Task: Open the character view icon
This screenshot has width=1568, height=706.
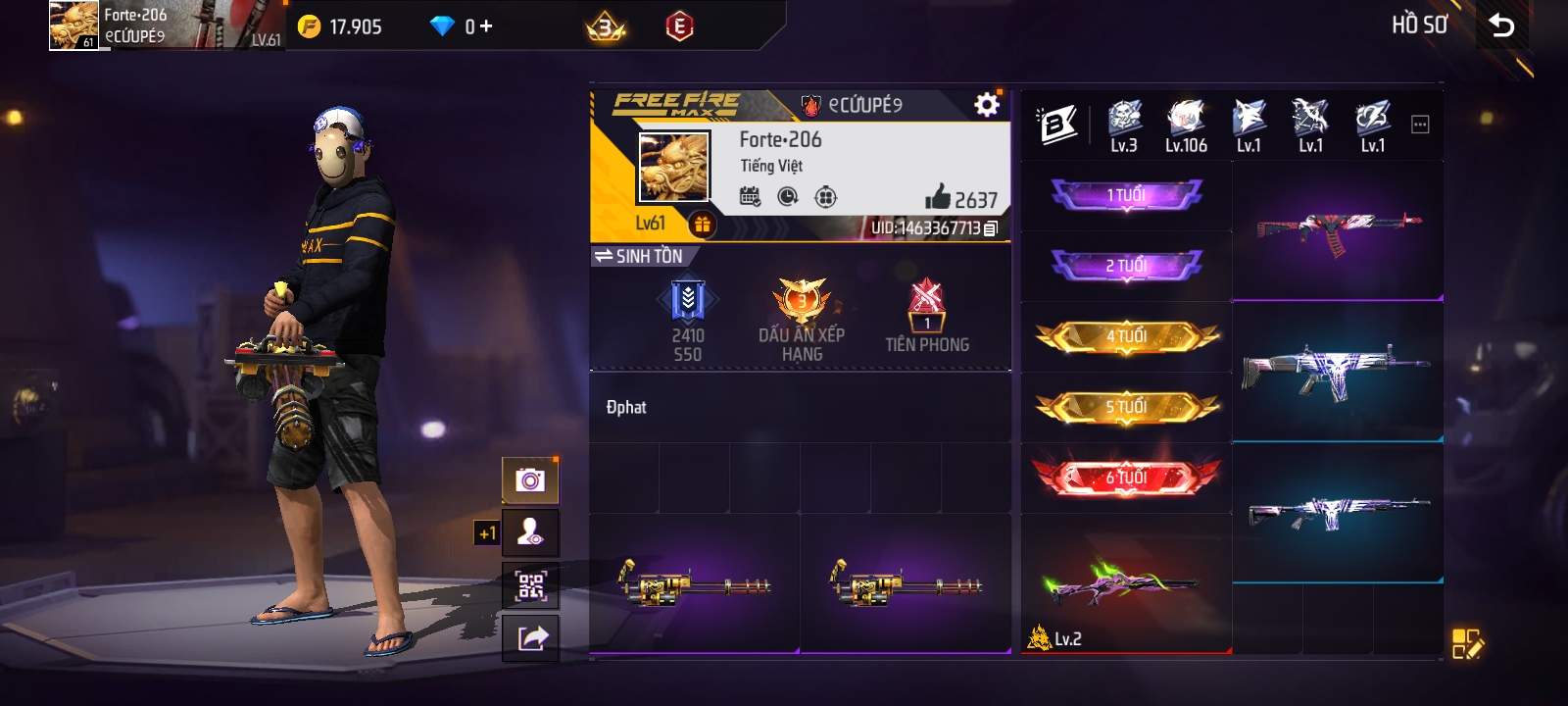Action: pos(530,533)
